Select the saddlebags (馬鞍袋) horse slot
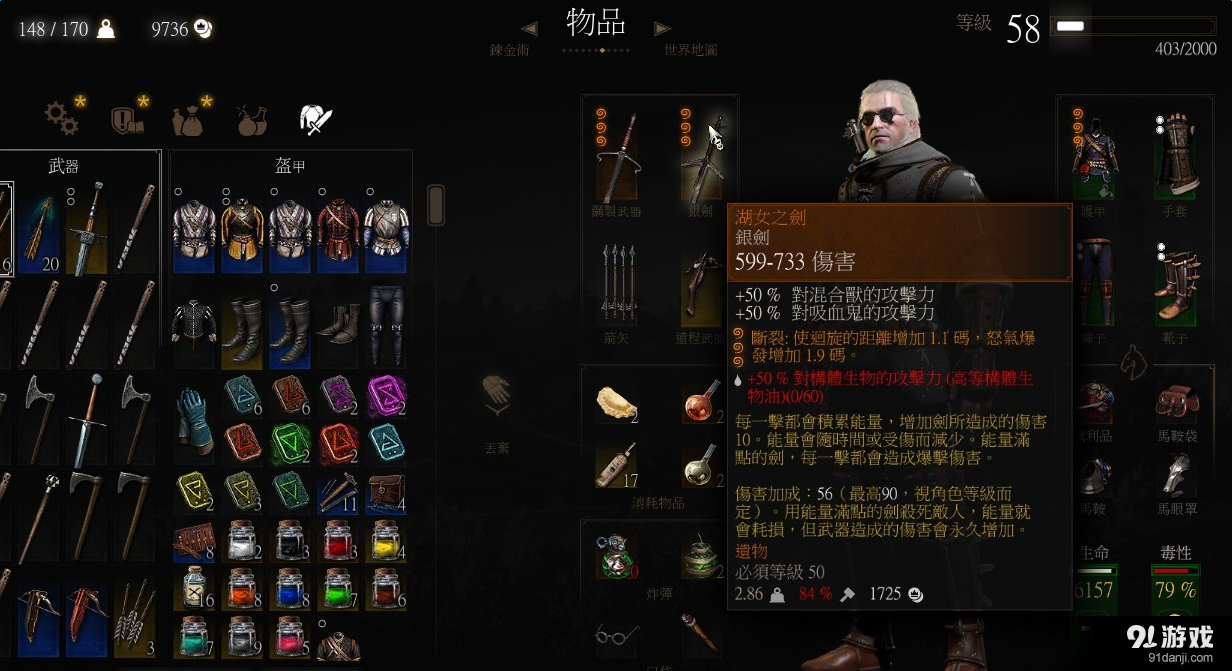 pyautogui.click(x=1177, y=400)
